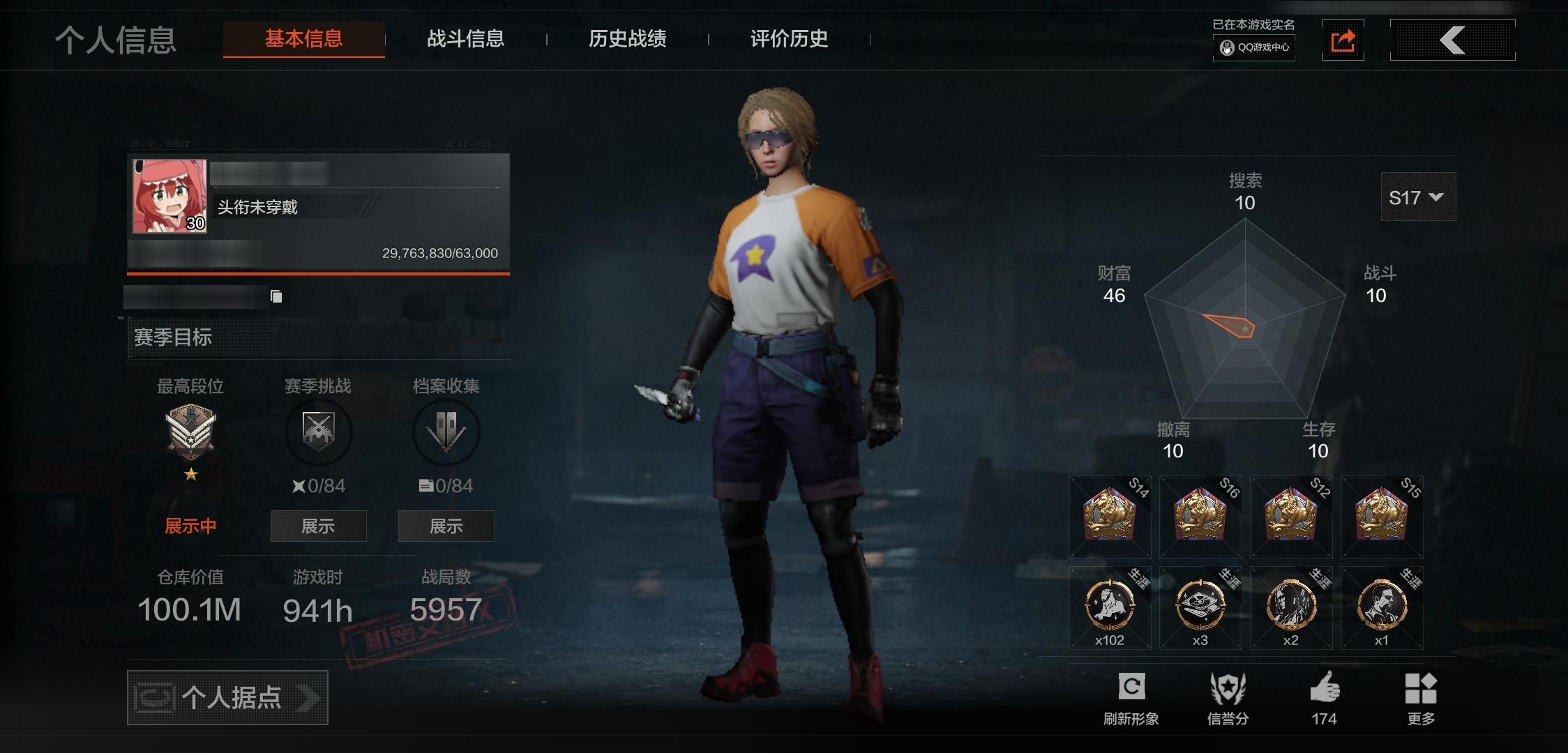Screen dimensions: 1568x753
Task: Copy the player ID with copy icon
Action: coord(276,297)
